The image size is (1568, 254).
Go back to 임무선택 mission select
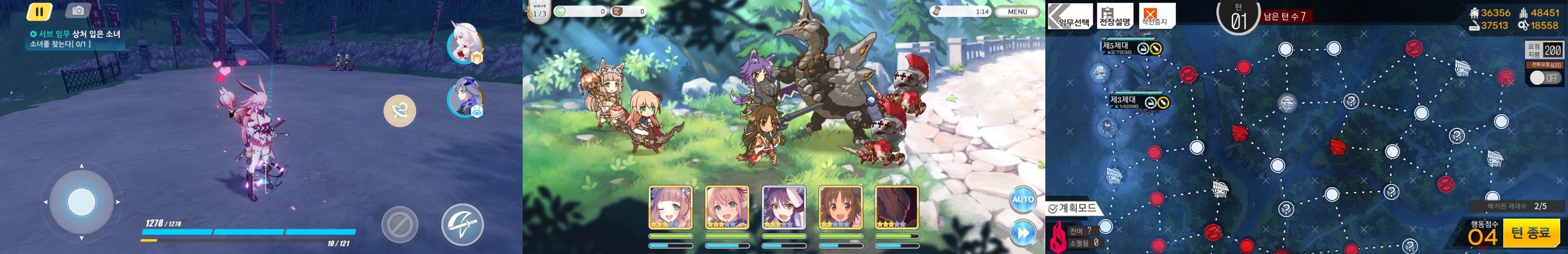pyautogui.click(x=1070, y=16)
